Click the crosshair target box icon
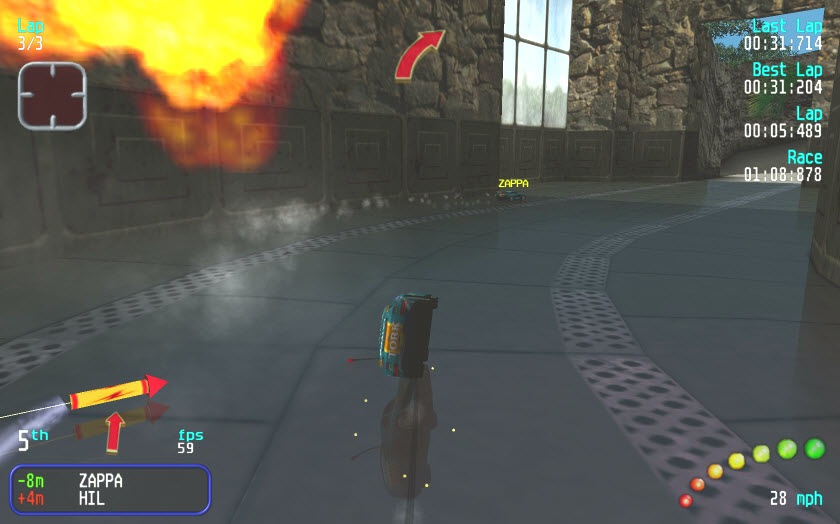 tap(52, 96)
